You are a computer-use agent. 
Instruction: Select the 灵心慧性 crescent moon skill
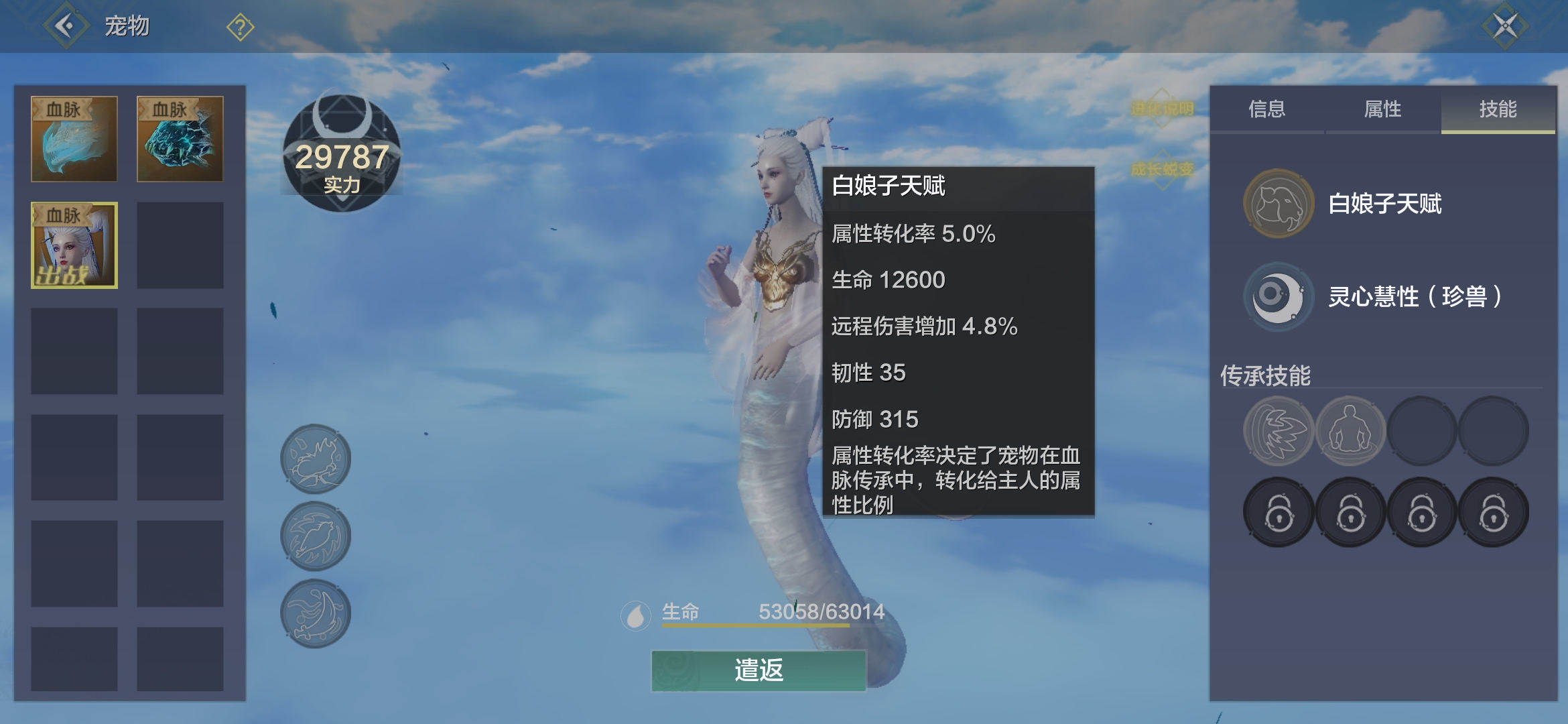pos(1278,296)
